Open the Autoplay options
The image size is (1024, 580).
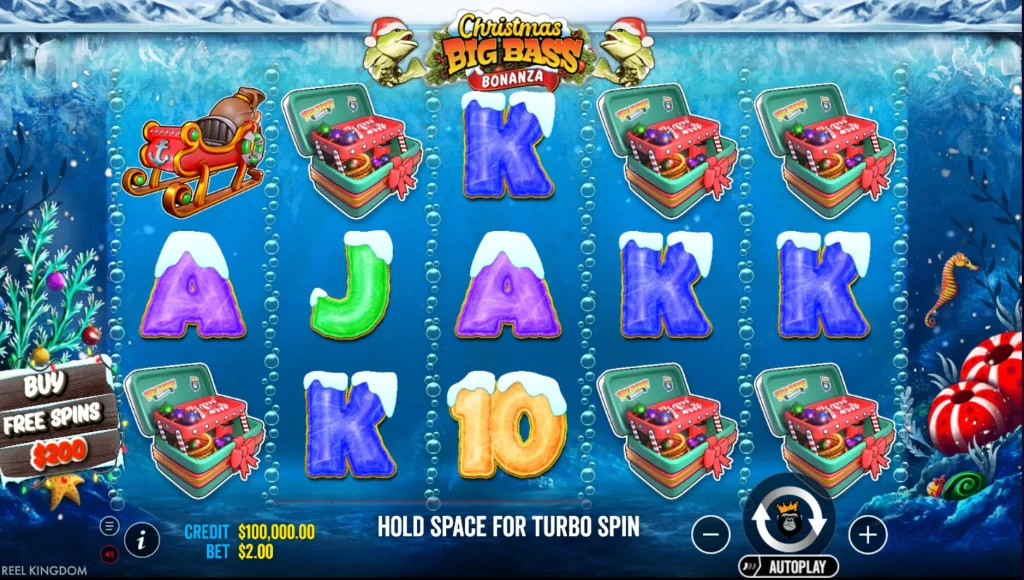[x=788, y=567]
